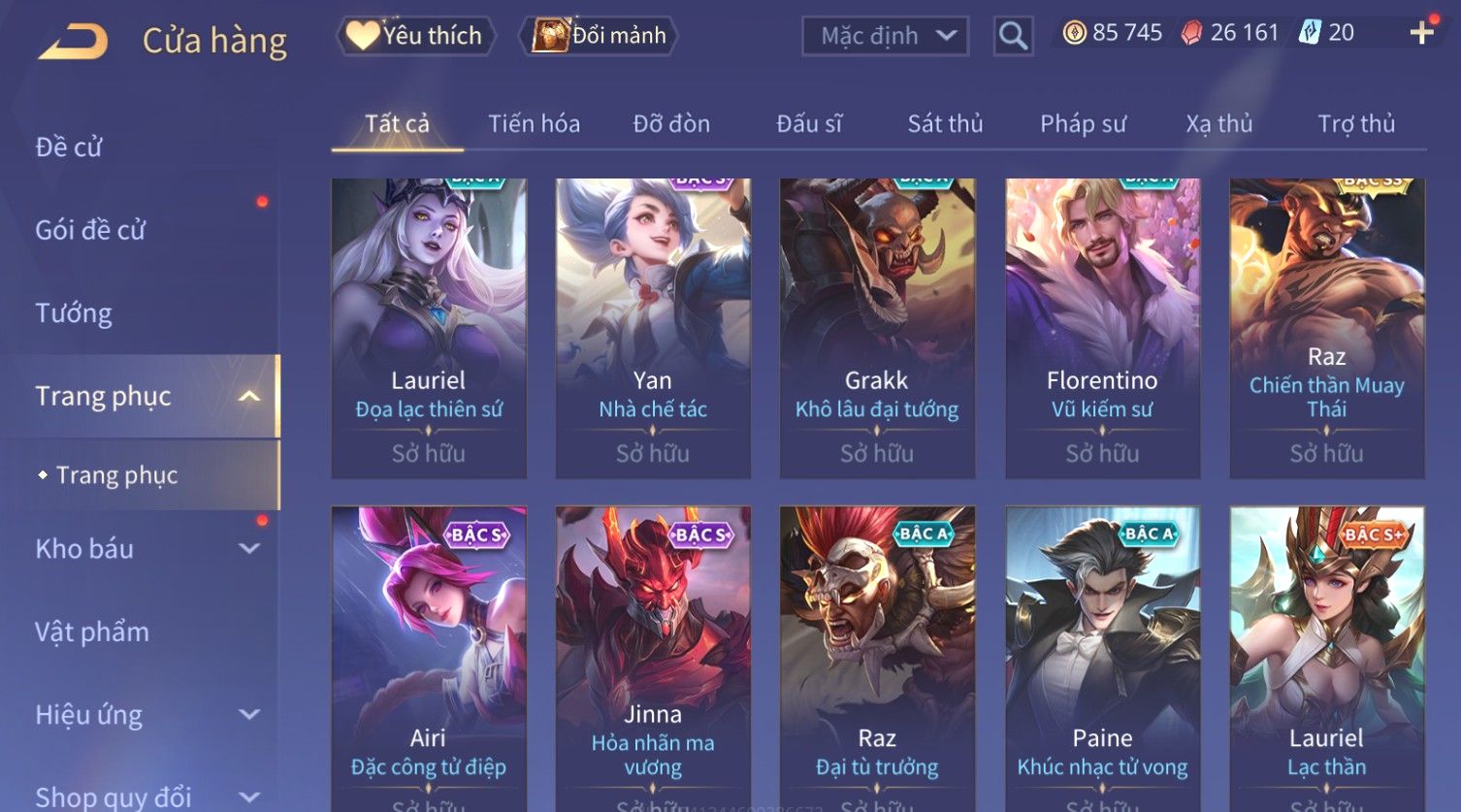The image size is (1461, 812).
Task: Expand the Mặc định sort dropdown
Action: 885,36
